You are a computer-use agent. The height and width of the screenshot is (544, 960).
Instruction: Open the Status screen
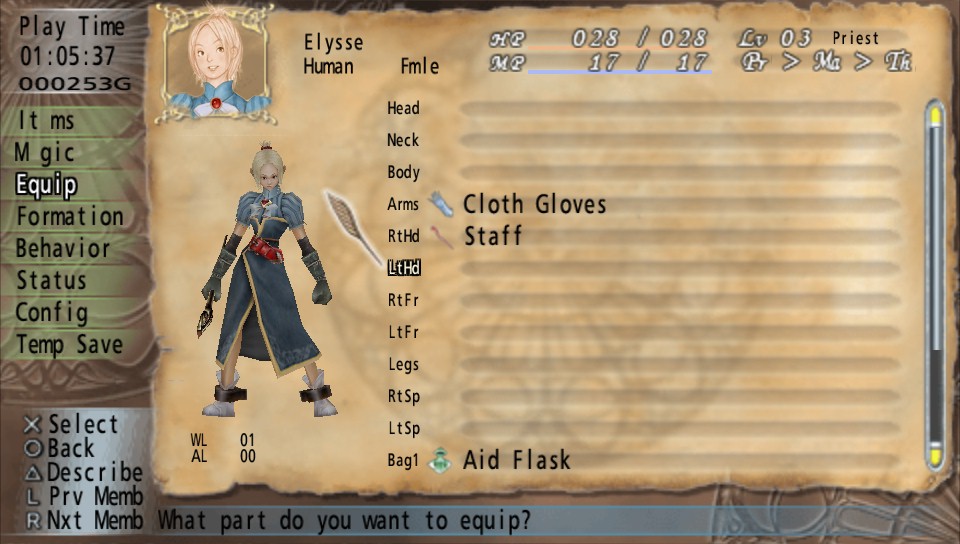click(x=51, y=281)
